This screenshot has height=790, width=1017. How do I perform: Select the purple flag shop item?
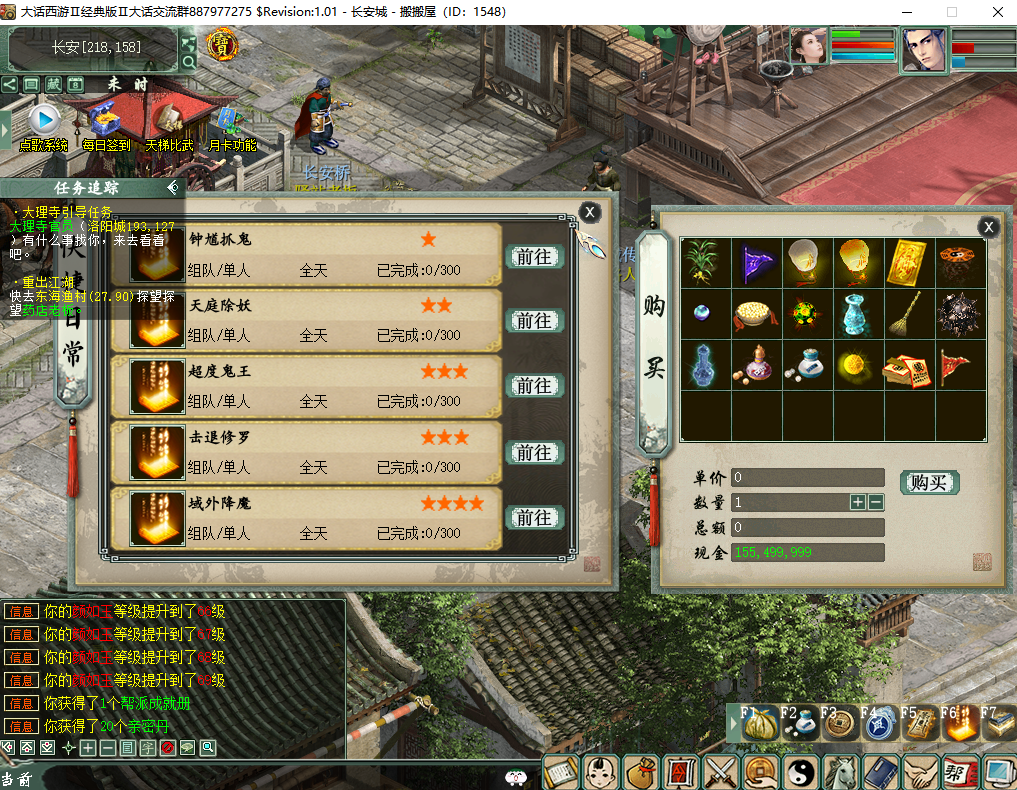[x=757, y=263]
